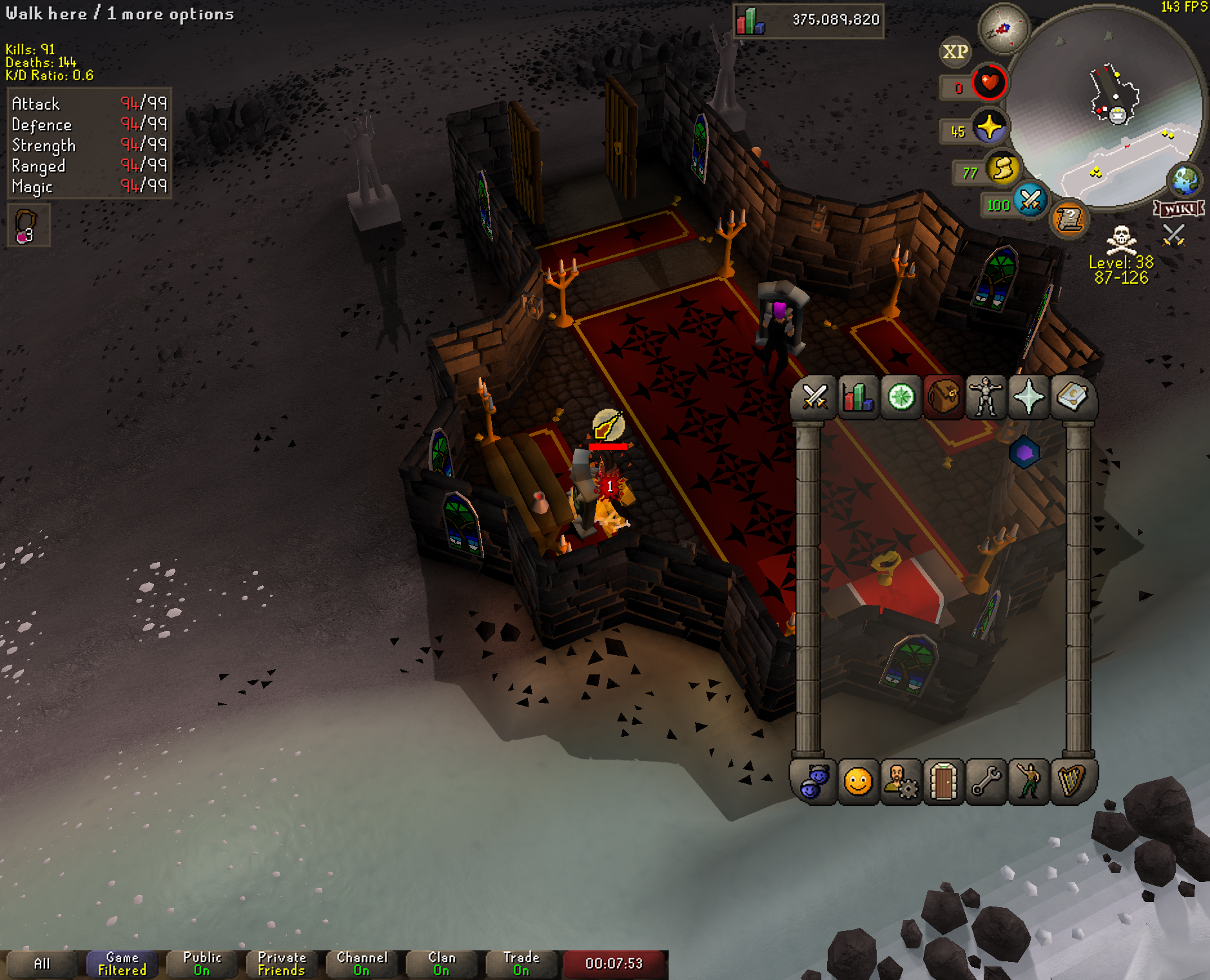This screenshot has width=1210, height=980.
Task: Show the Emotes tab
Action: tap(1028, 782)
